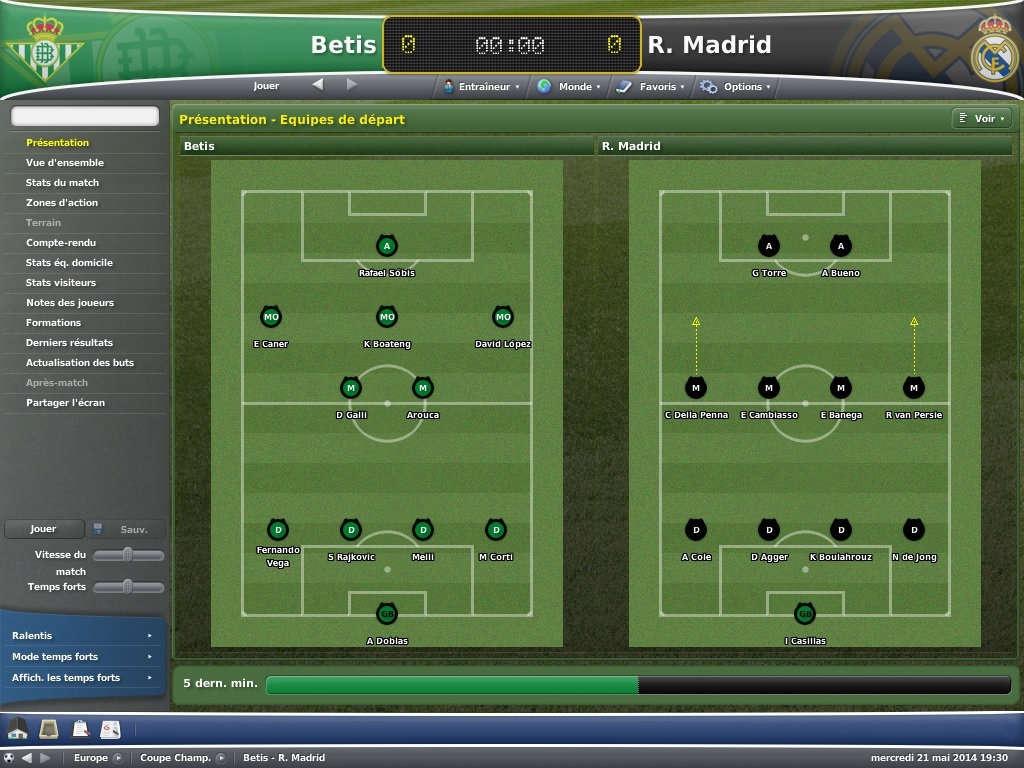Open the Entraîneur dropdown menu

(482, 87)
